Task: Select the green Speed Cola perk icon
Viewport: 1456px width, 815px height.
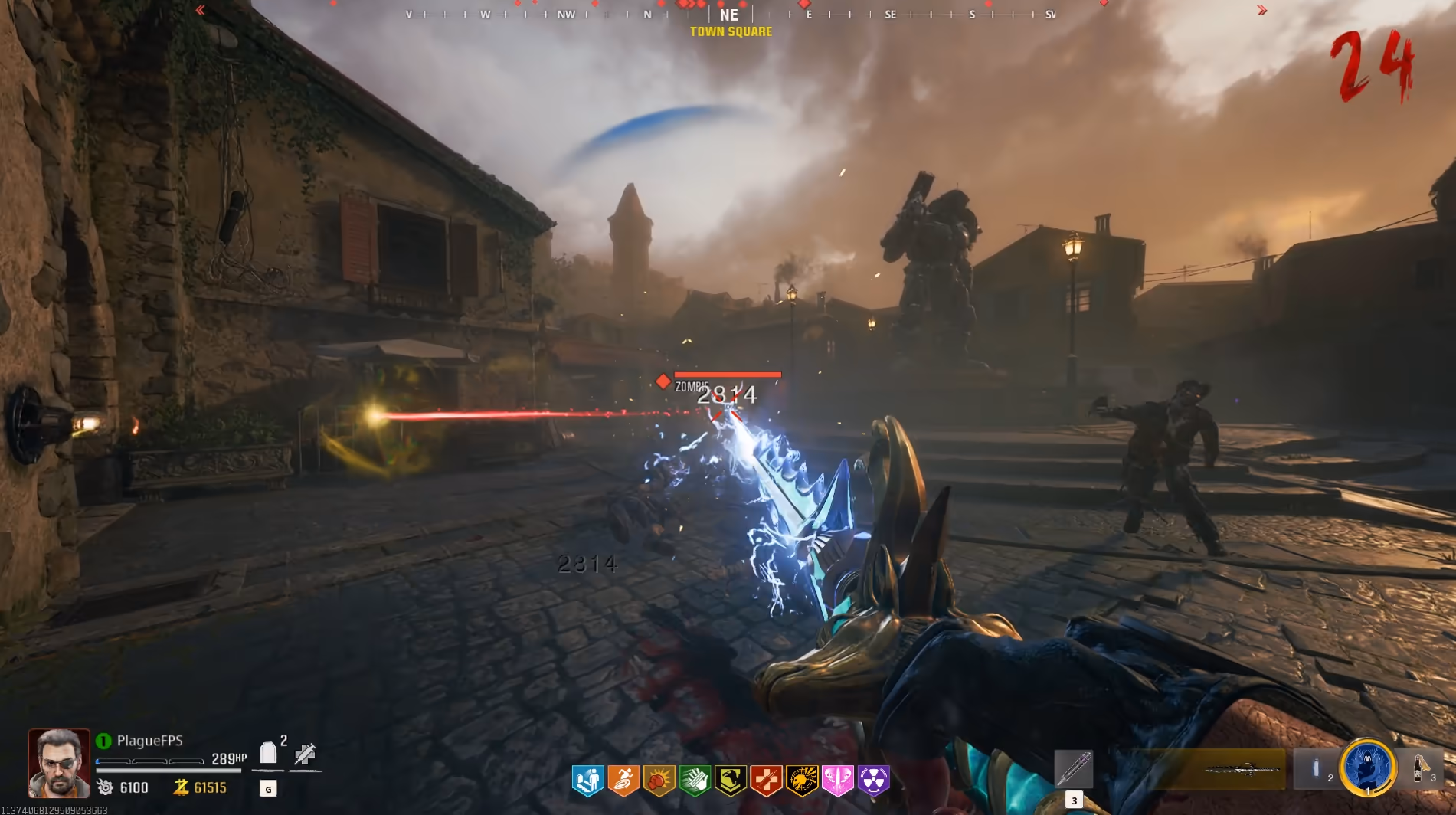Action: pyautogui.click(x=695, y=781)
